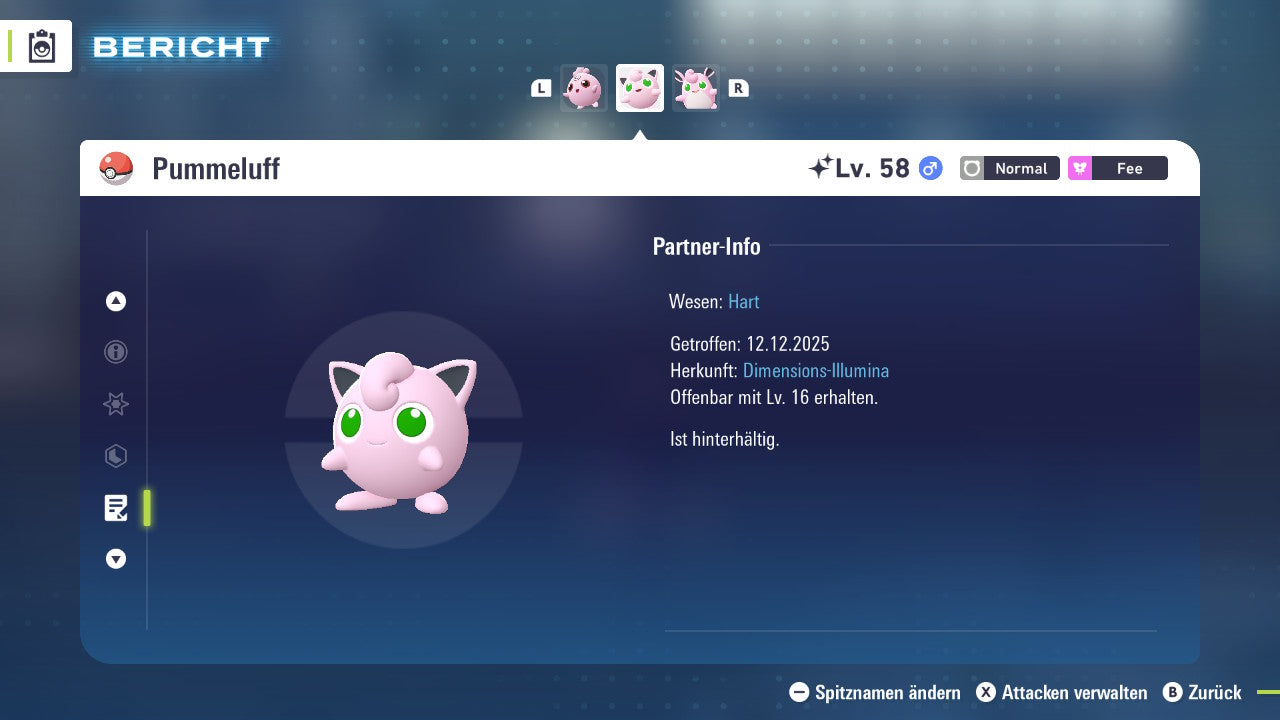Click the Fee type badge
The image size is (1280, 720).
(1117, 168)
